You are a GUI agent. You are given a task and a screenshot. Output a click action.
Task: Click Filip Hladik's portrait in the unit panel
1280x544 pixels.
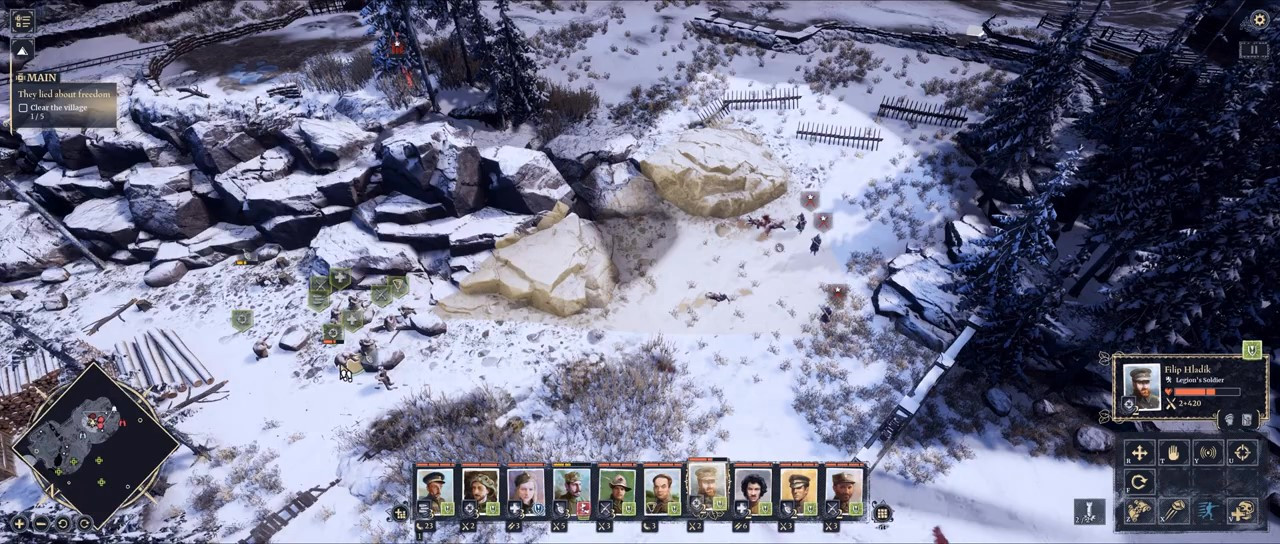click(1142, 387)
